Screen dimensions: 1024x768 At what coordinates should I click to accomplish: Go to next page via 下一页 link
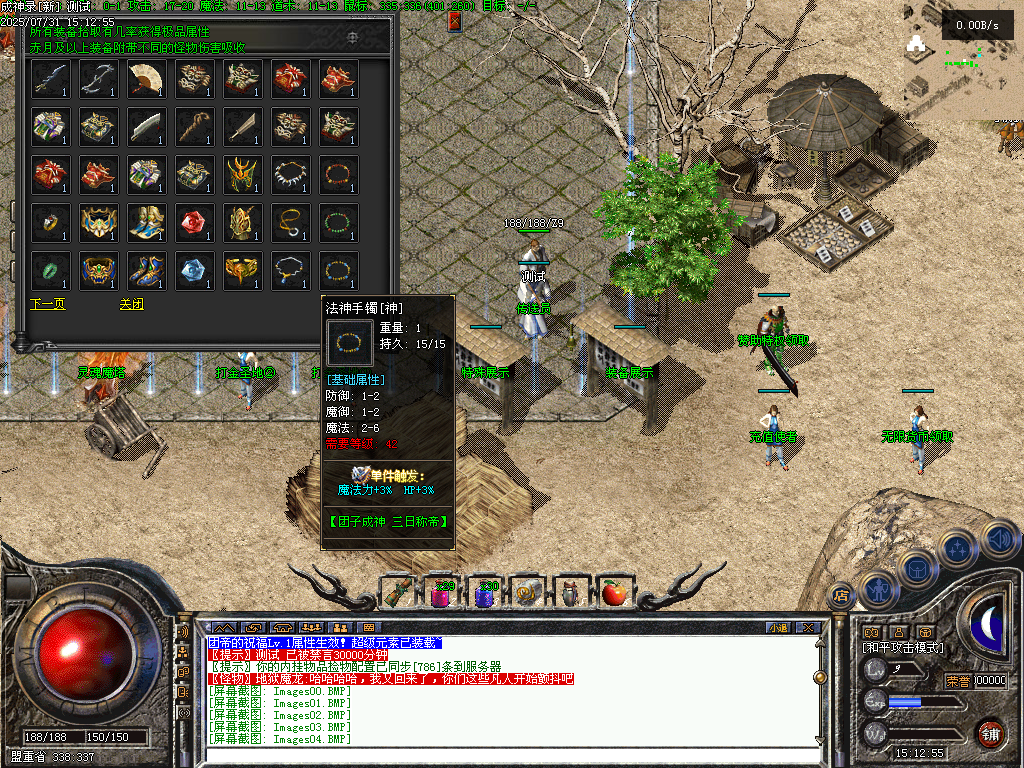click(x=47, y=304)
